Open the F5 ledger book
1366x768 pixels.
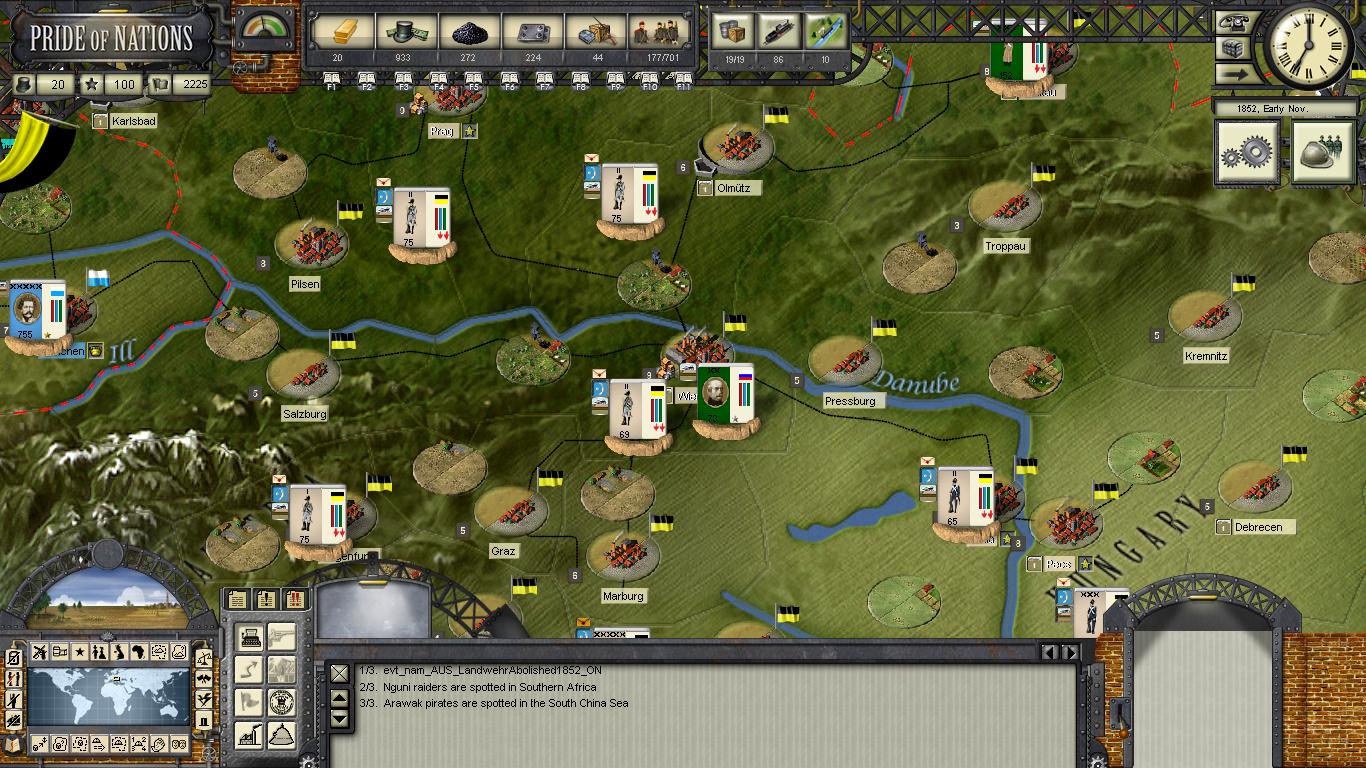[474, 80]
